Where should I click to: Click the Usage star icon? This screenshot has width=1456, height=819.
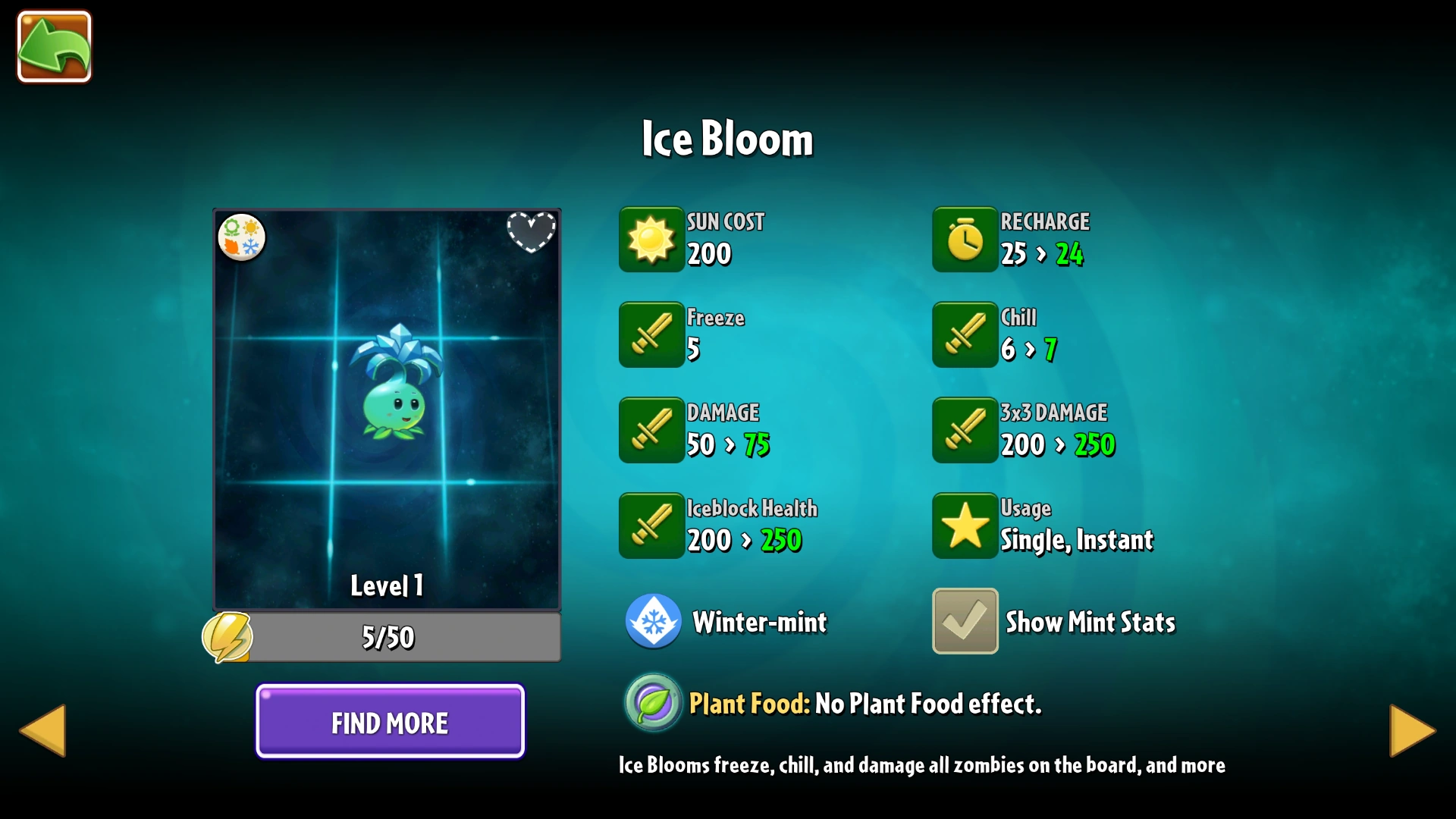click(965, 526)
